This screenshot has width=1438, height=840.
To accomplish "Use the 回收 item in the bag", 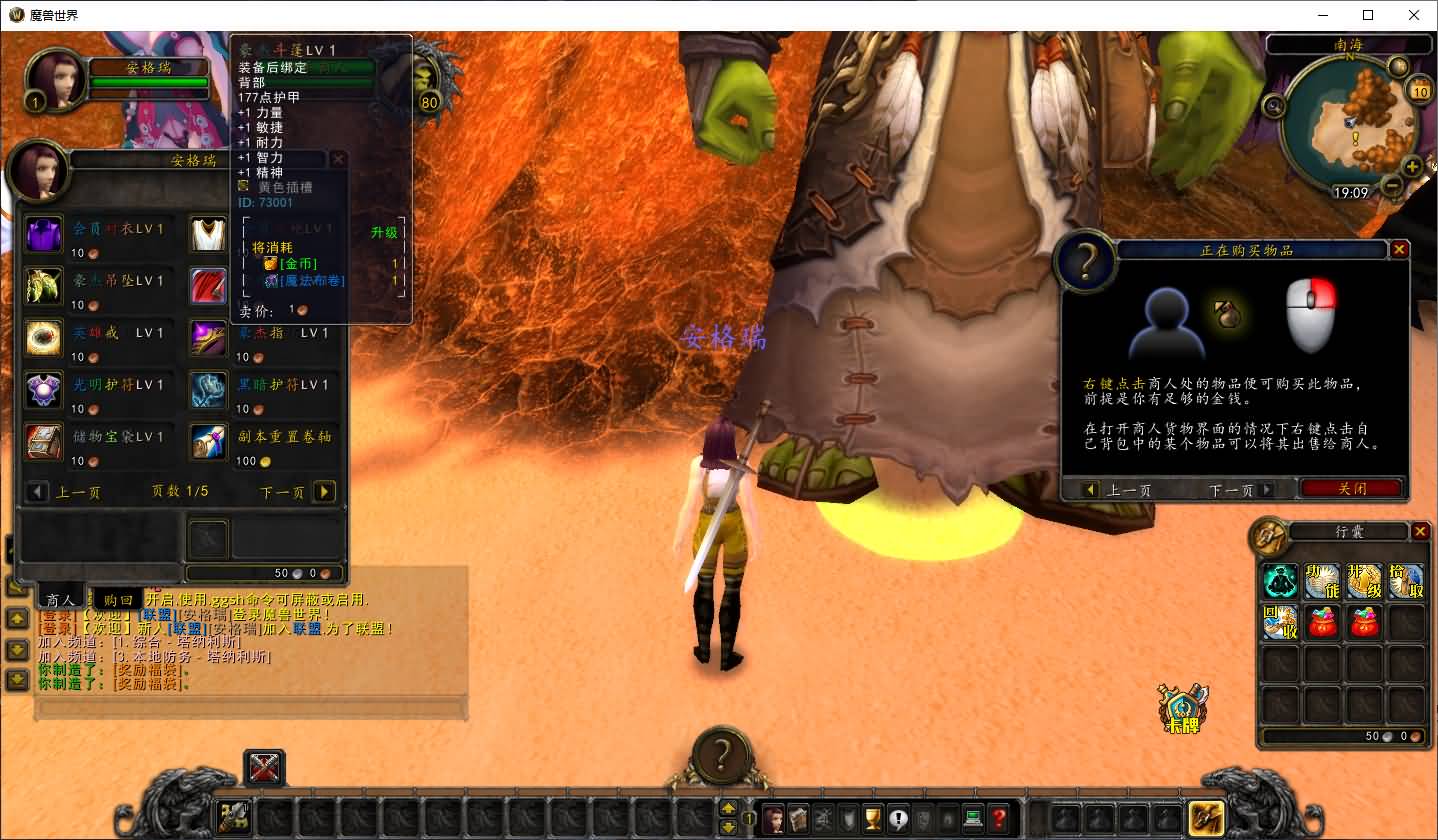I will [x=1280, y=622].
